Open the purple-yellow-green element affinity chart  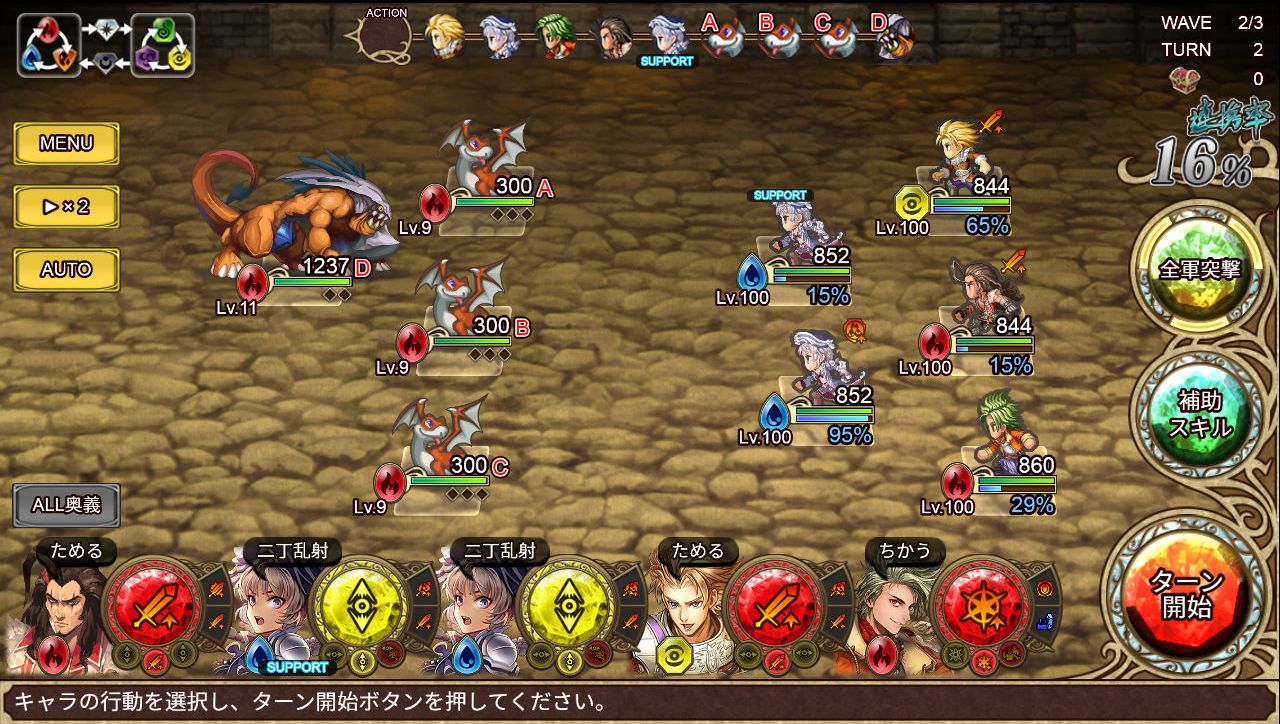pyautogui.click(x=162, y=46)
